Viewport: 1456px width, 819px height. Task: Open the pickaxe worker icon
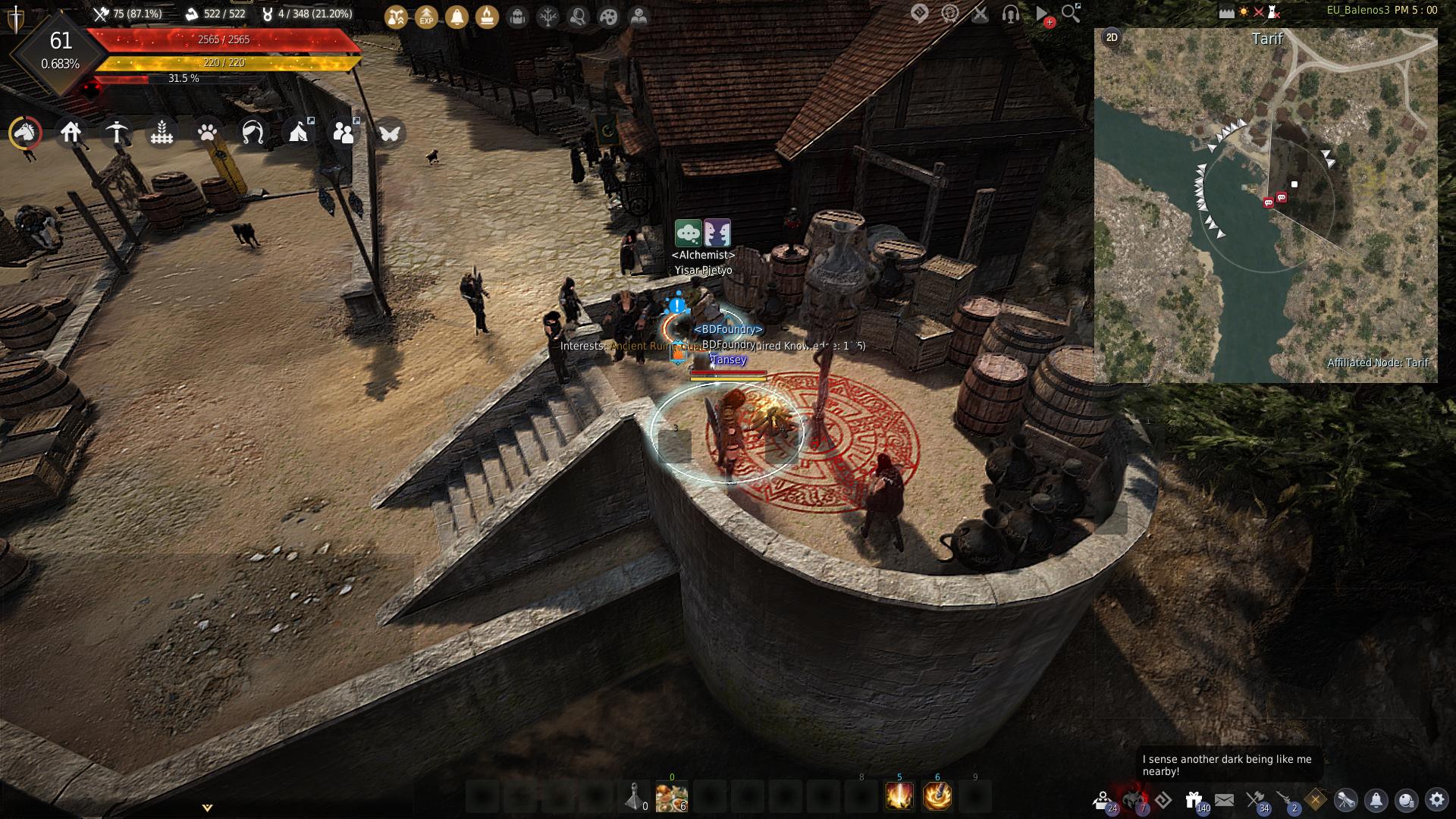tap(116, 133)
